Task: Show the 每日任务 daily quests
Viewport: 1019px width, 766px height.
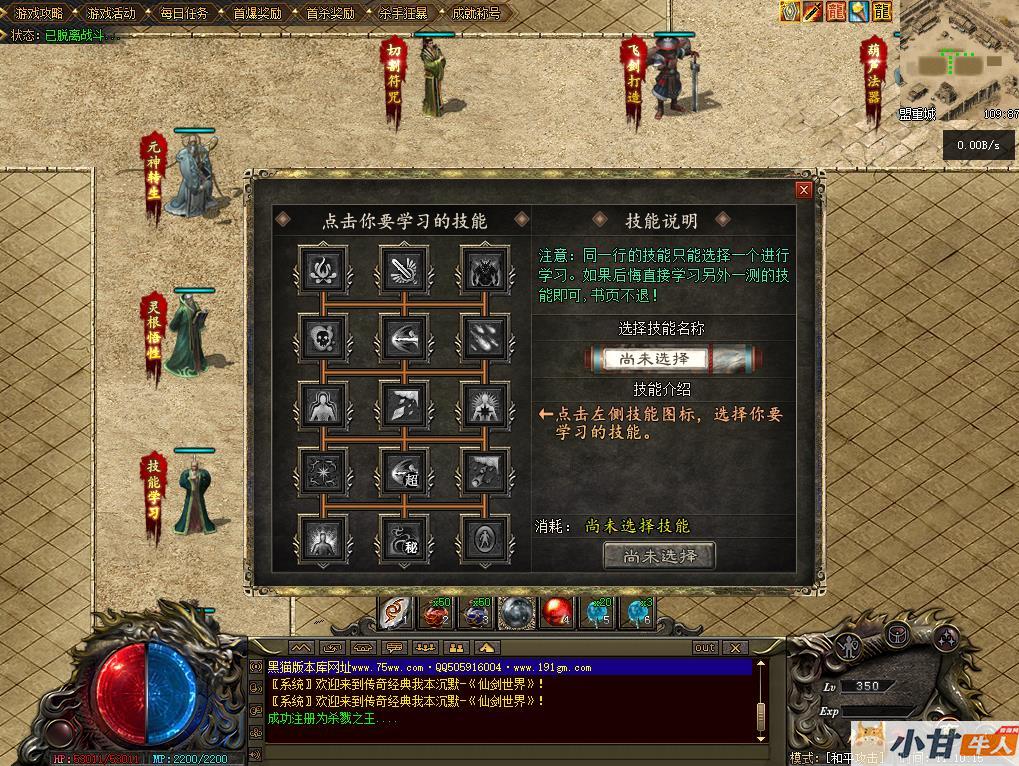Action: click(x=184, y=13)
